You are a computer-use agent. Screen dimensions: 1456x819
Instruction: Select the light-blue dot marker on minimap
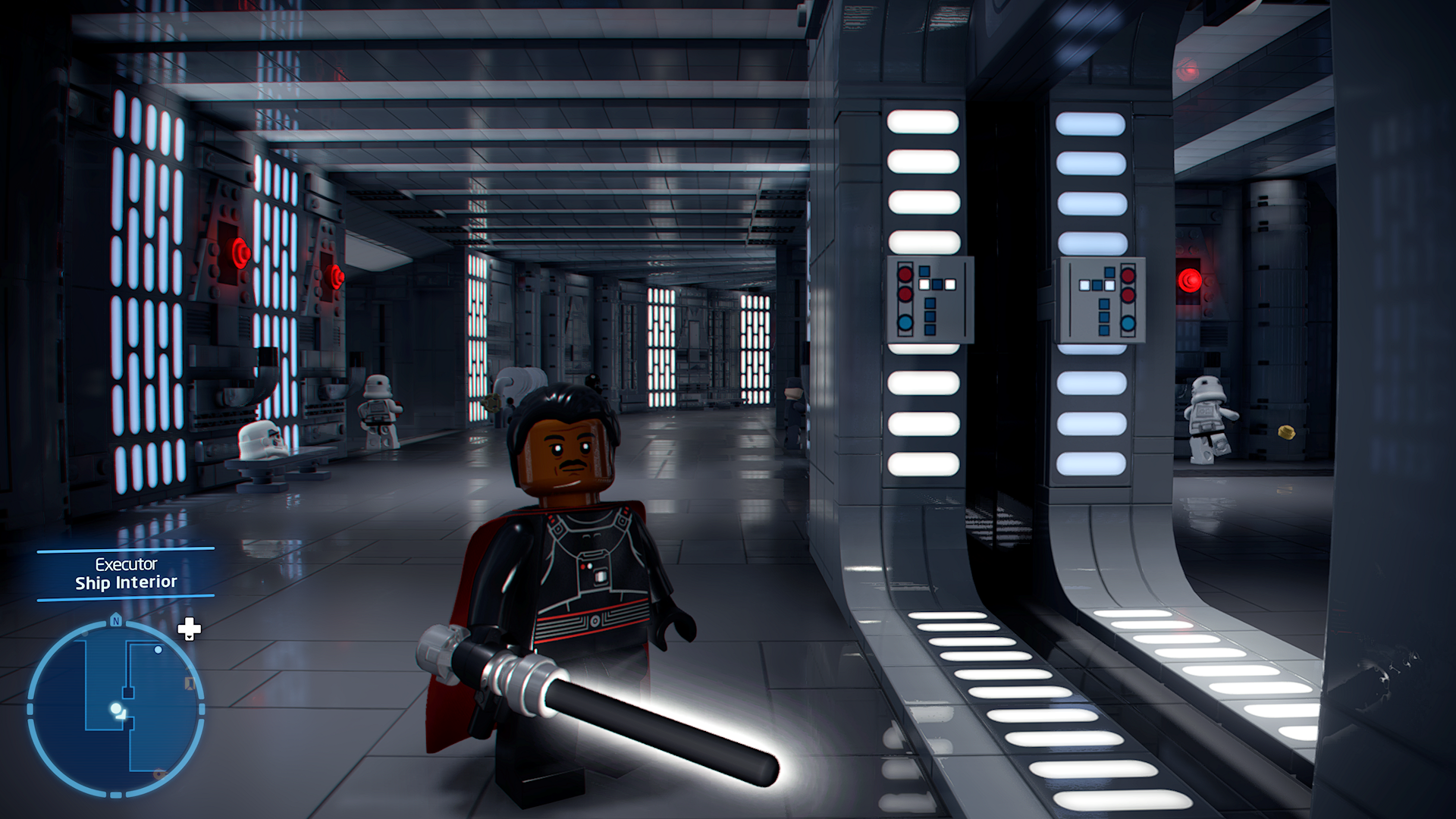[158, 650]
